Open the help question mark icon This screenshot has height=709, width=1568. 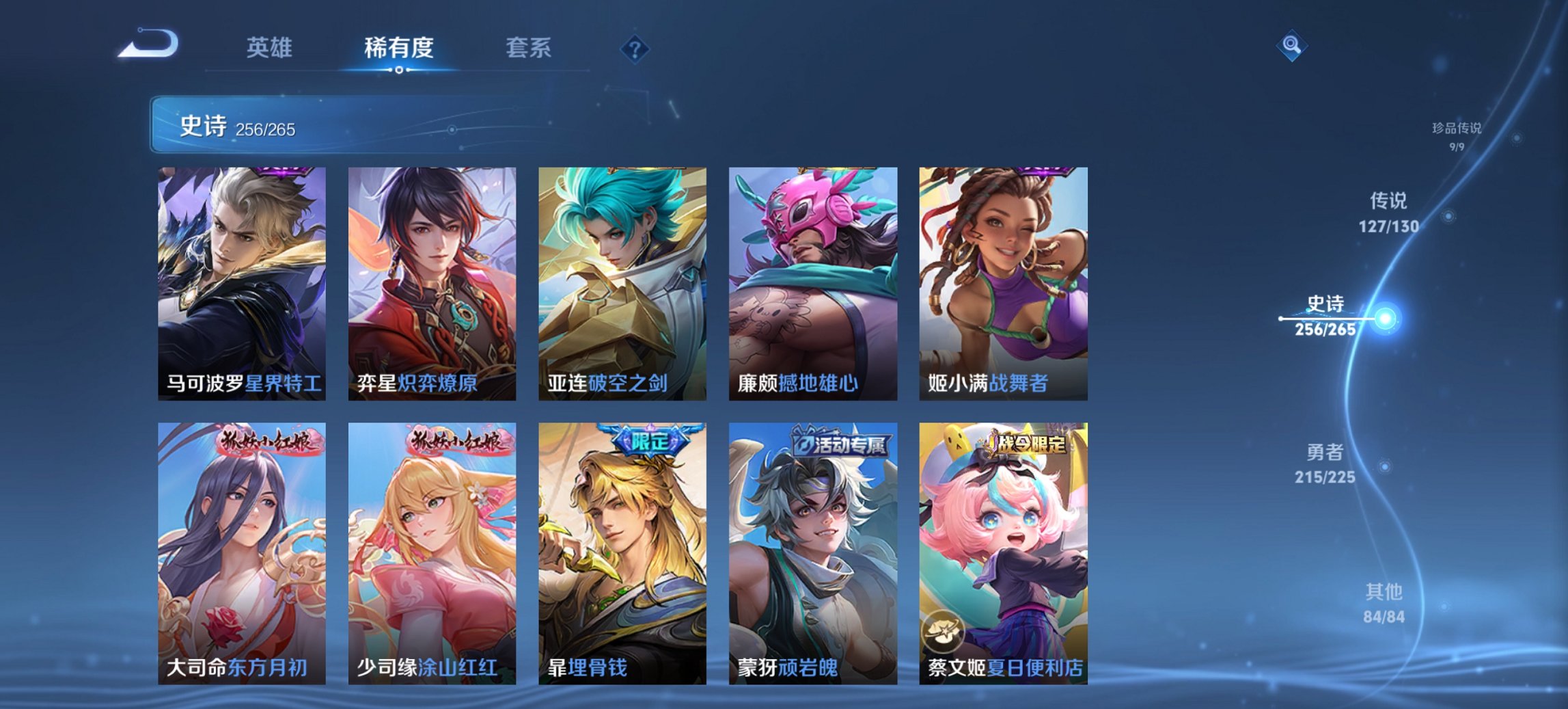[x=635, y=48]
